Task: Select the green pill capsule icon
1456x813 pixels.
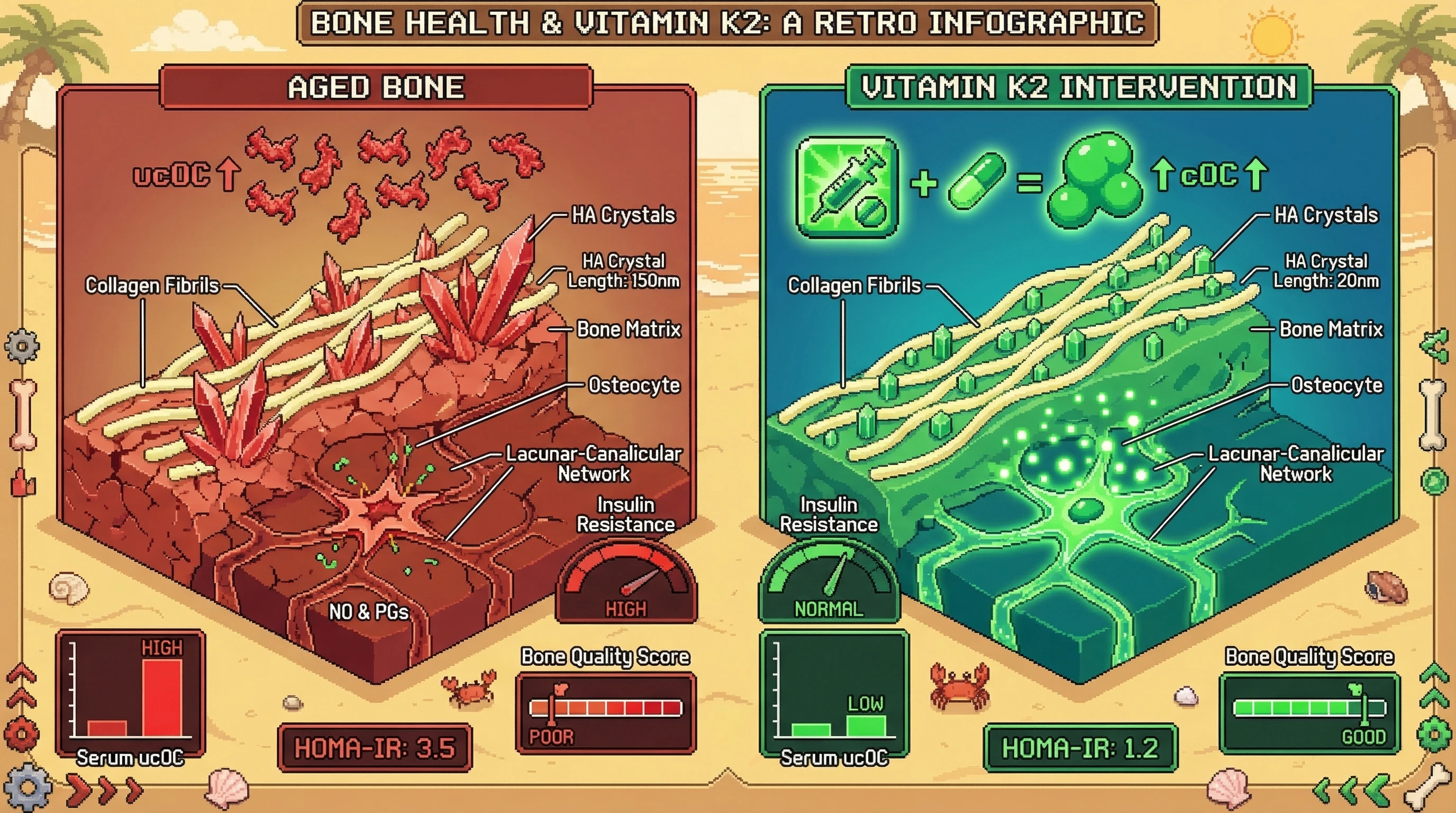Action: click(976, 181)
